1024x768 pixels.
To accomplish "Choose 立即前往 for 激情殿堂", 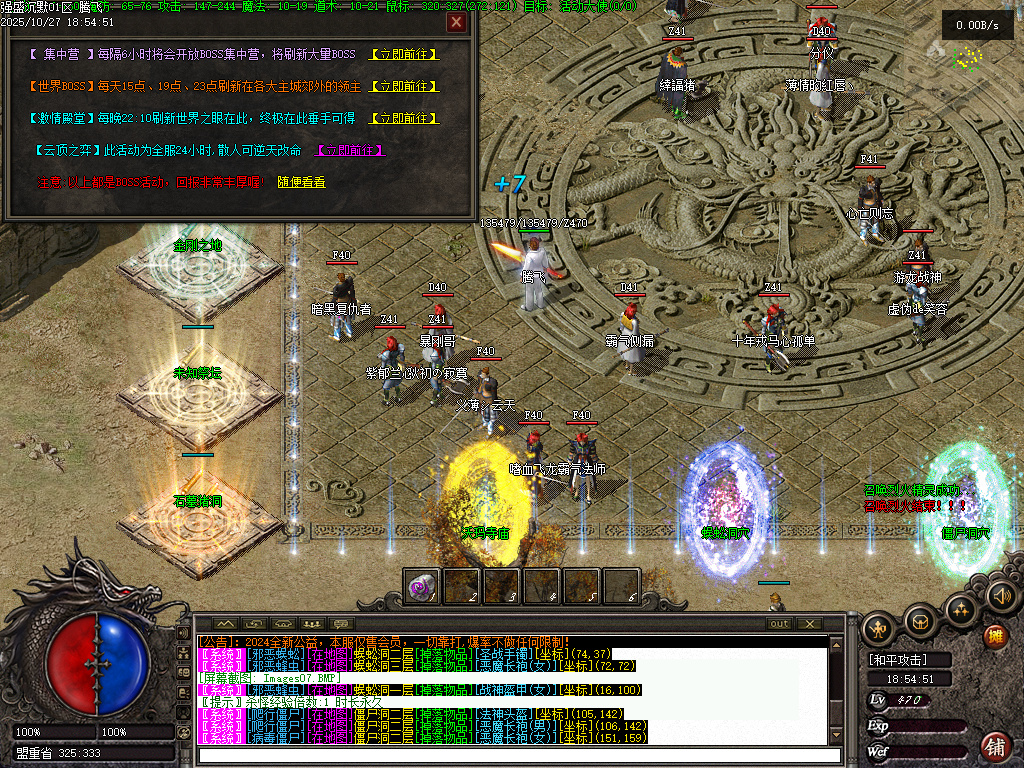I will pos(404,118).
